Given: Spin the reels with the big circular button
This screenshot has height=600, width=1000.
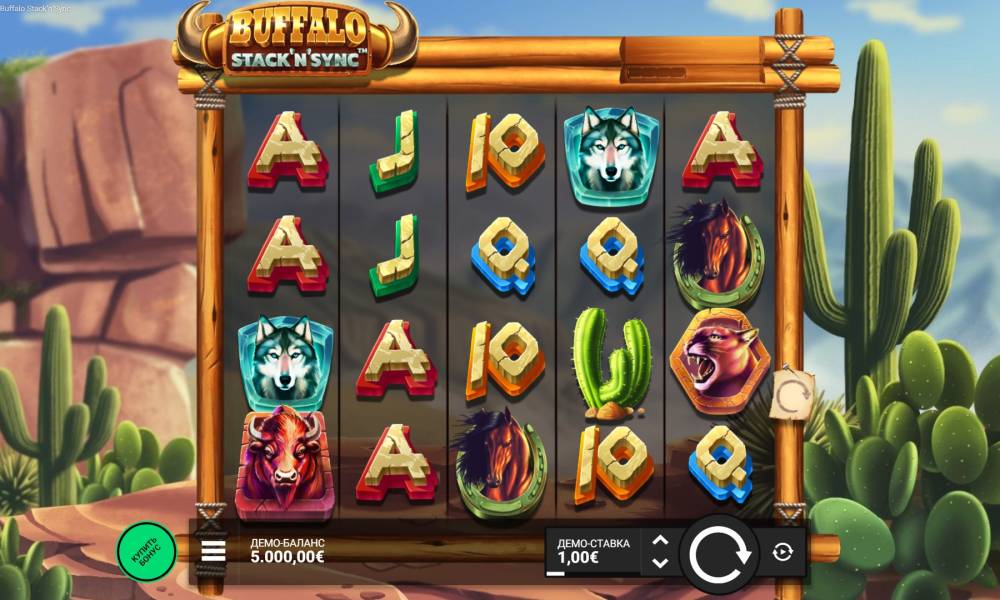Looking at the screenshot, I should coord(720,553).
